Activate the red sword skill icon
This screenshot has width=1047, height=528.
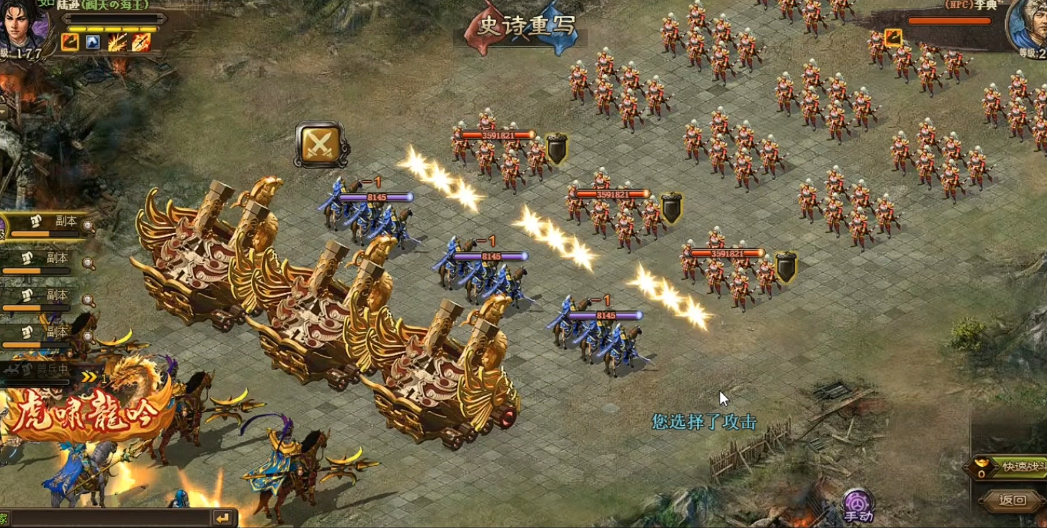141,42
